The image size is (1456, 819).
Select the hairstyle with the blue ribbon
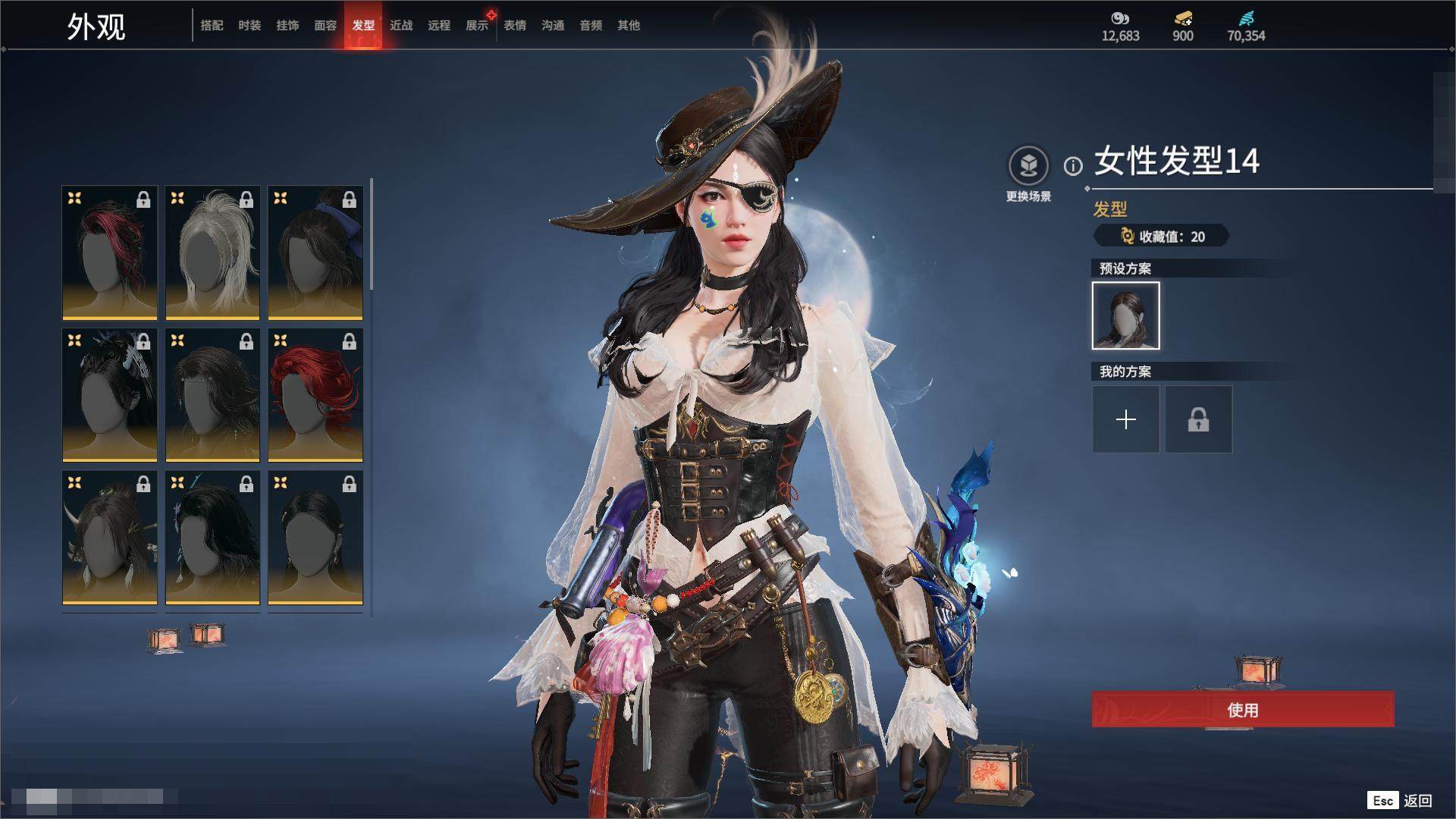(315, 253)
